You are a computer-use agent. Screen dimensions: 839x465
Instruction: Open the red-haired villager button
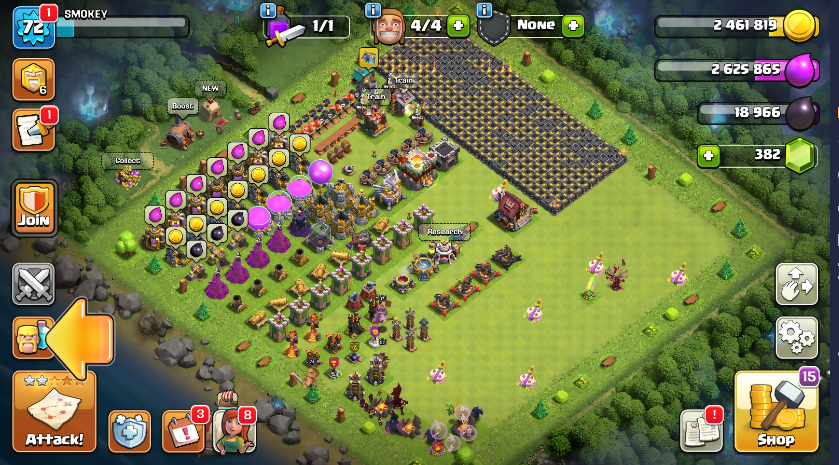click(x=233, y=431)
